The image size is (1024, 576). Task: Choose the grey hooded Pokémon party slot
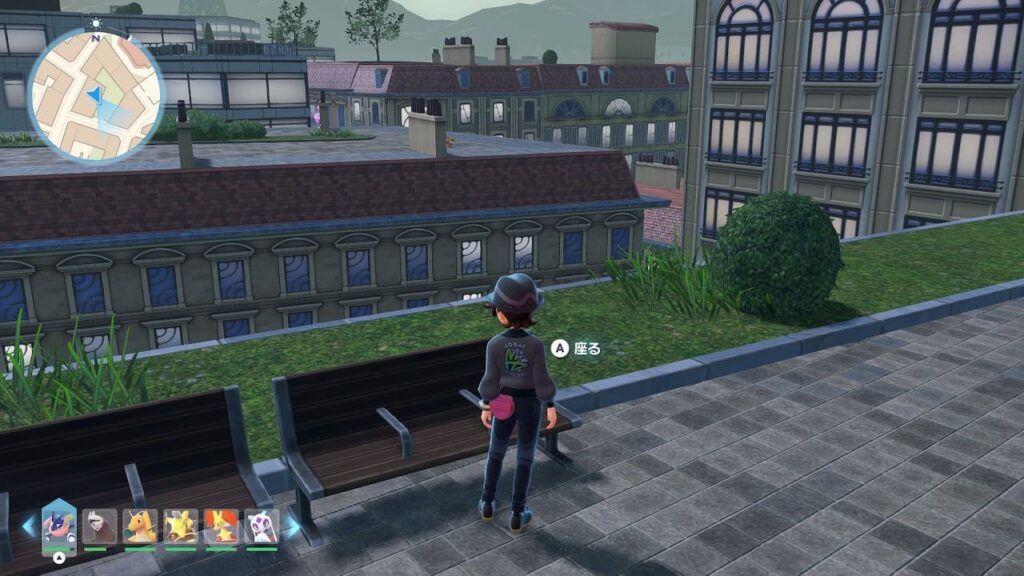100,525
